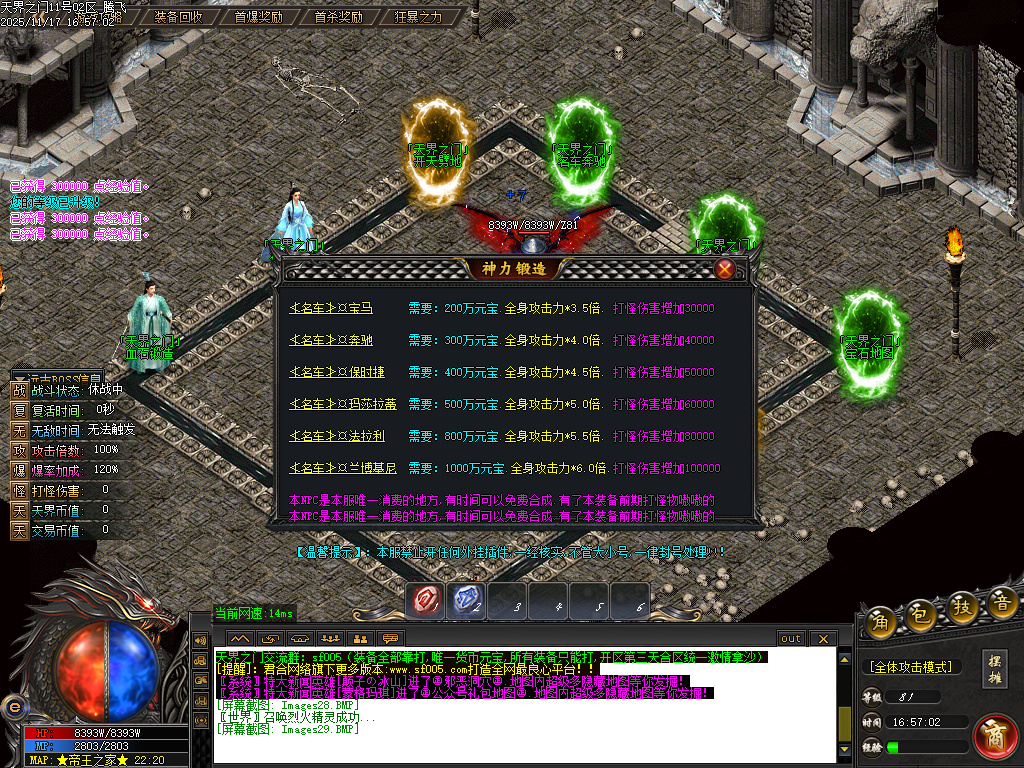Select the 玛莎拉蒂 forging option
This screenshot has width=1024, height=768.
342,405
